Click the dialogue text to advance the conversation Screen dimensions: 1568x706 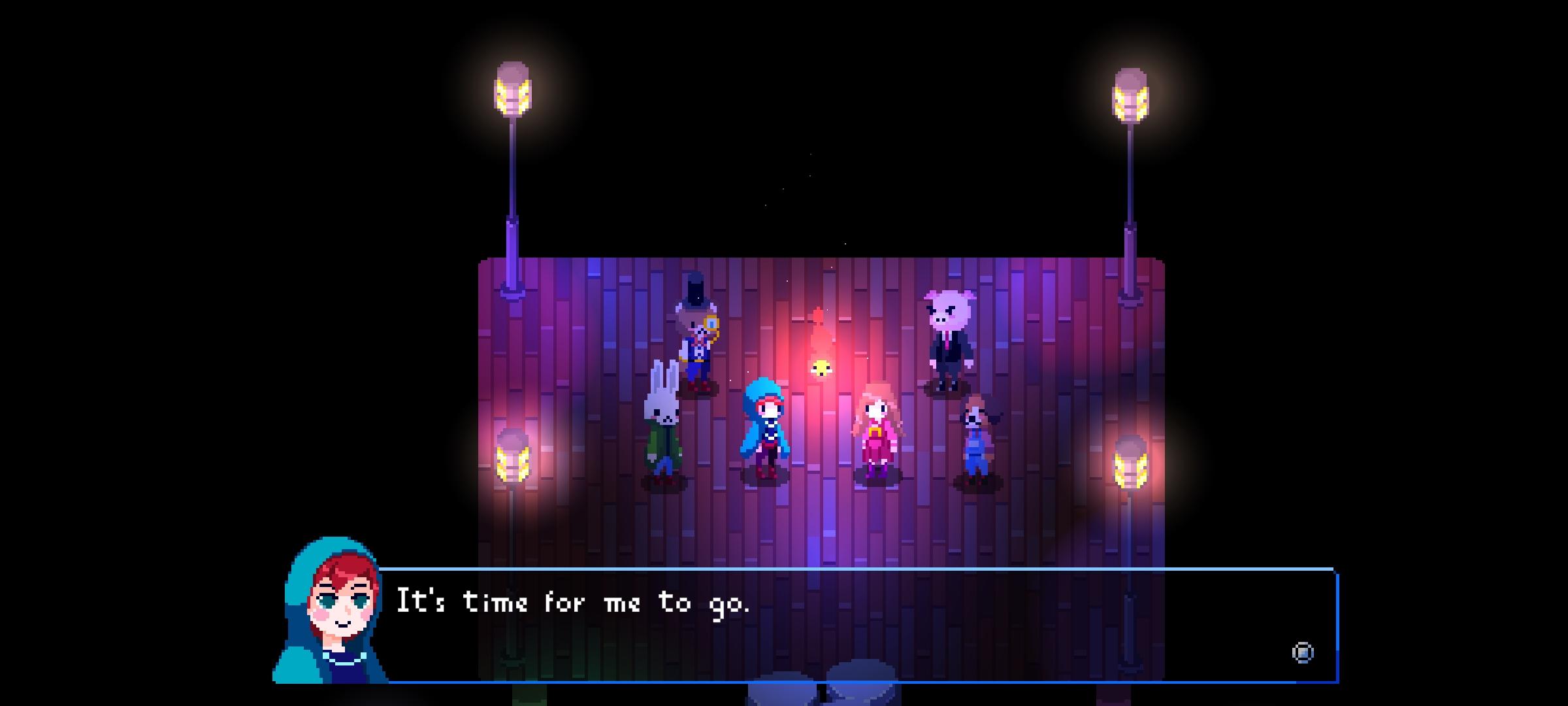click(x=575, y=603)
